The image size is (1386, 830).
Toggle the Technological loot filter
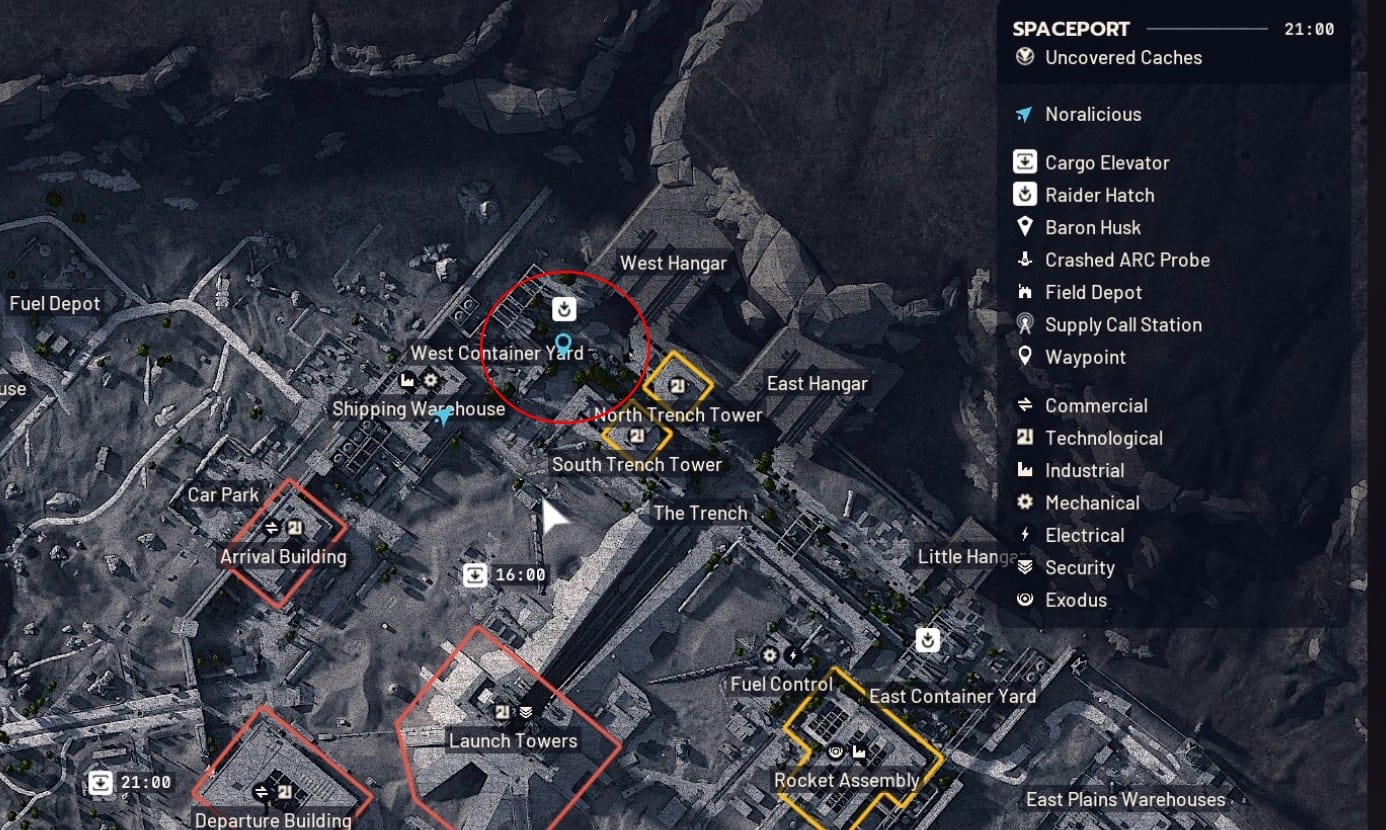click(1103, 438)
